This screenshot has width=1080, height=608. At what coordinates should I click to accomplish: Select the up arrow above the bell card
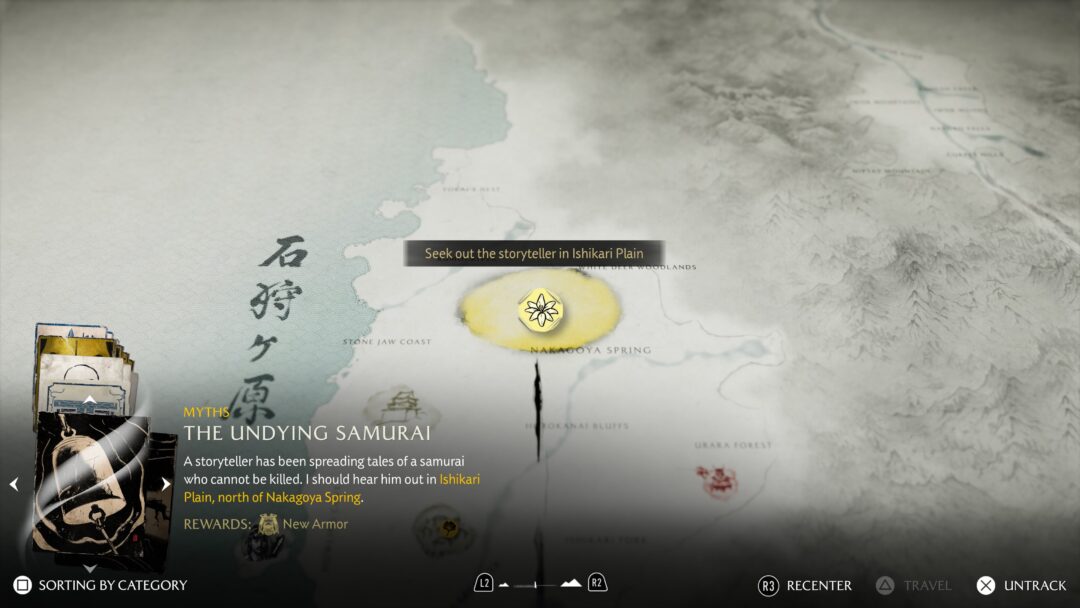pyautogui.click(x=89, y=400)
